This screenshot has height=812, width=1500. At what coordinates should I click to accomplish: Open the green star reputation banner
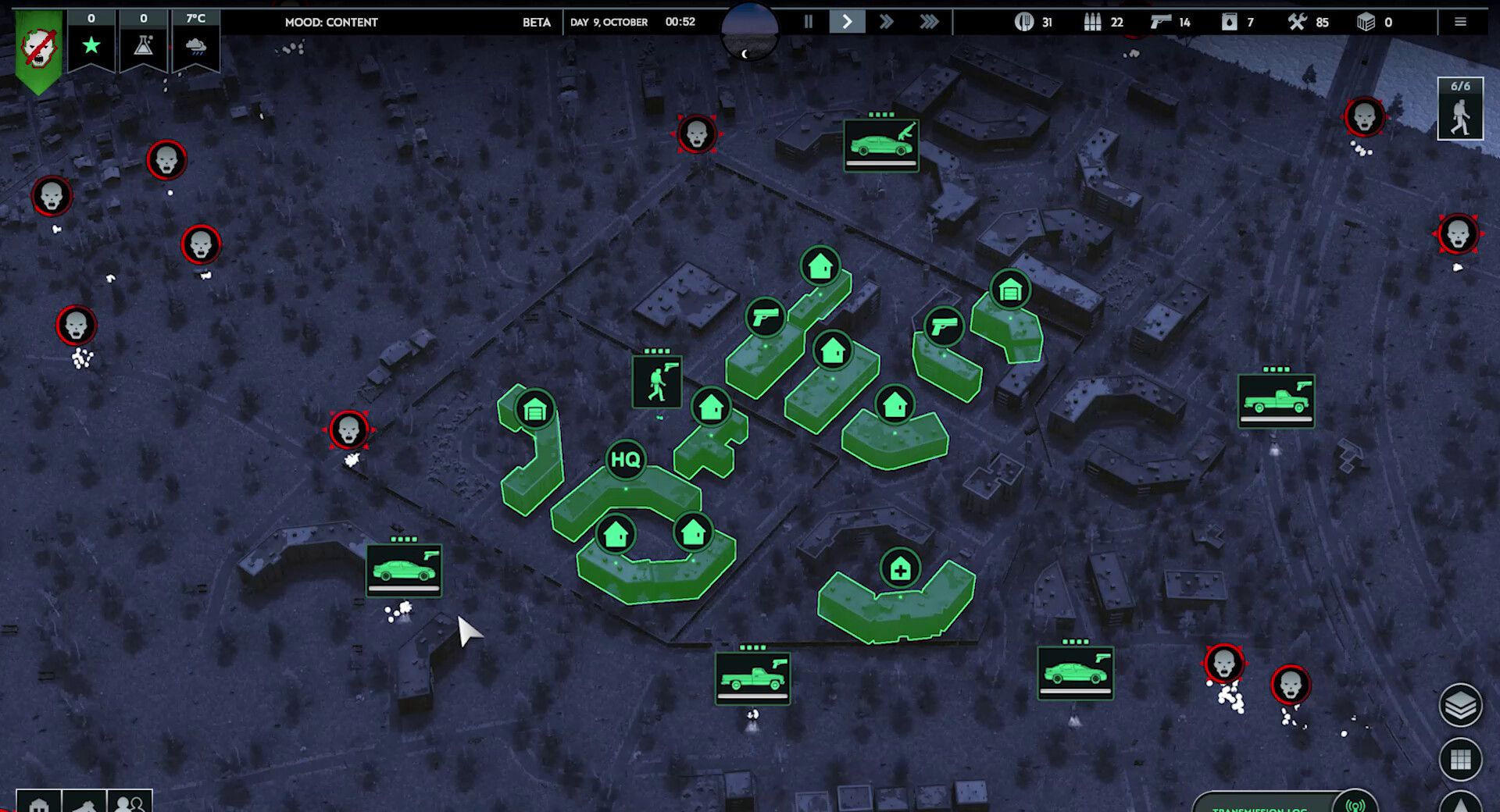pyautogui.click(x=91, y=41)
